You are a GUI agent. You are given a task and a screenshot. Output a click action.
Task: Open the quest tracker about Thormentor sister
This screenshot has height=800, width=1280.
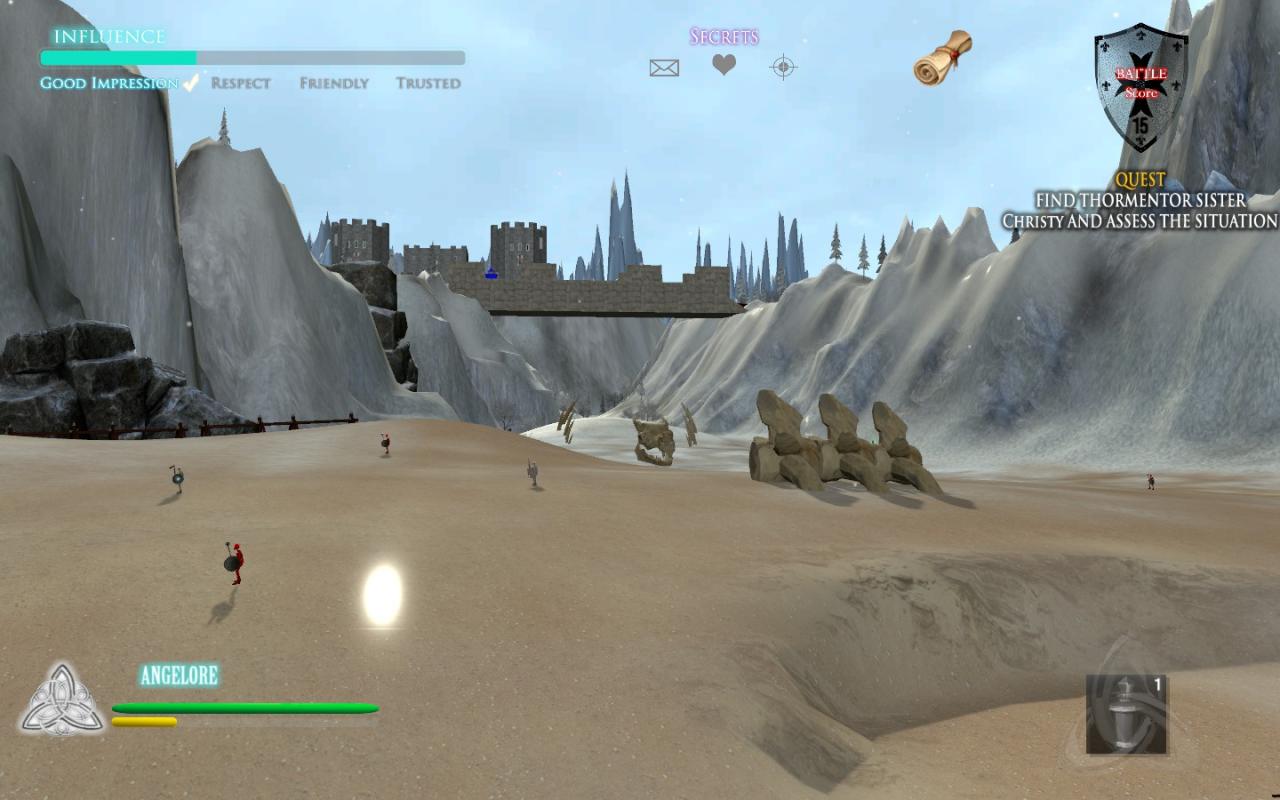[1140, 201]
